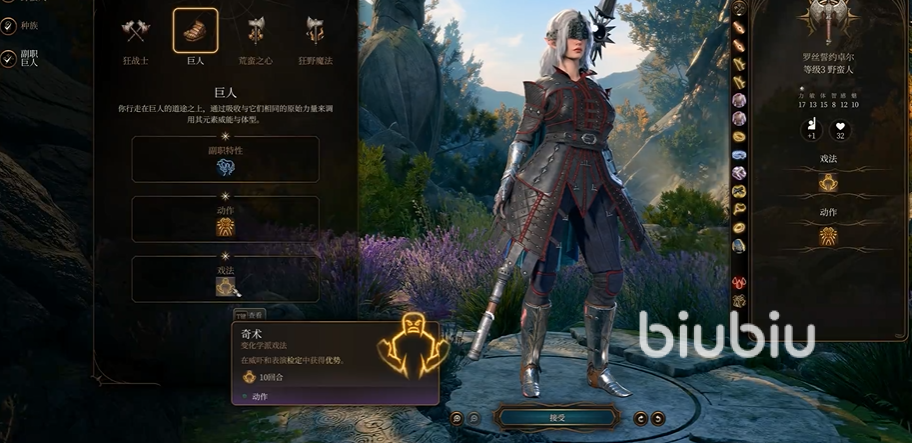Inspect the 动作 action icon in subclass panel

point(225,227)
